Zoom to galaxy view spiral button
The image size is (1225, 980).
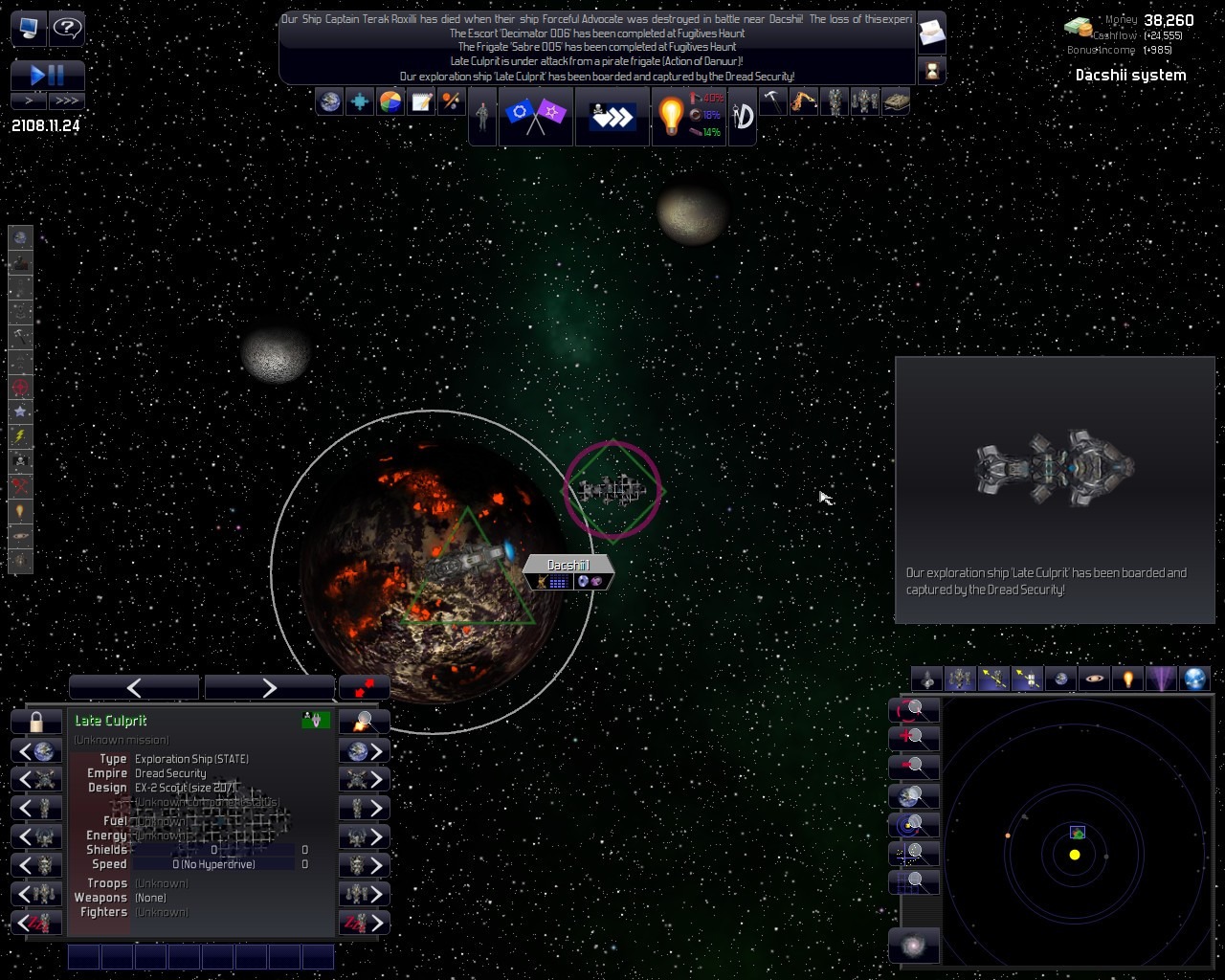pos(914,947)
